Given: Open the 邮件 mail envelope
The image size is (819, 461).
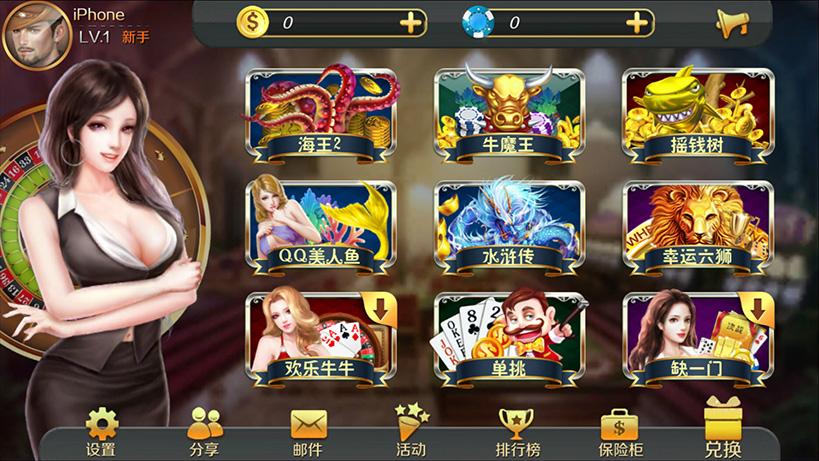Looking at the screenshot, I should pos(308,431).
